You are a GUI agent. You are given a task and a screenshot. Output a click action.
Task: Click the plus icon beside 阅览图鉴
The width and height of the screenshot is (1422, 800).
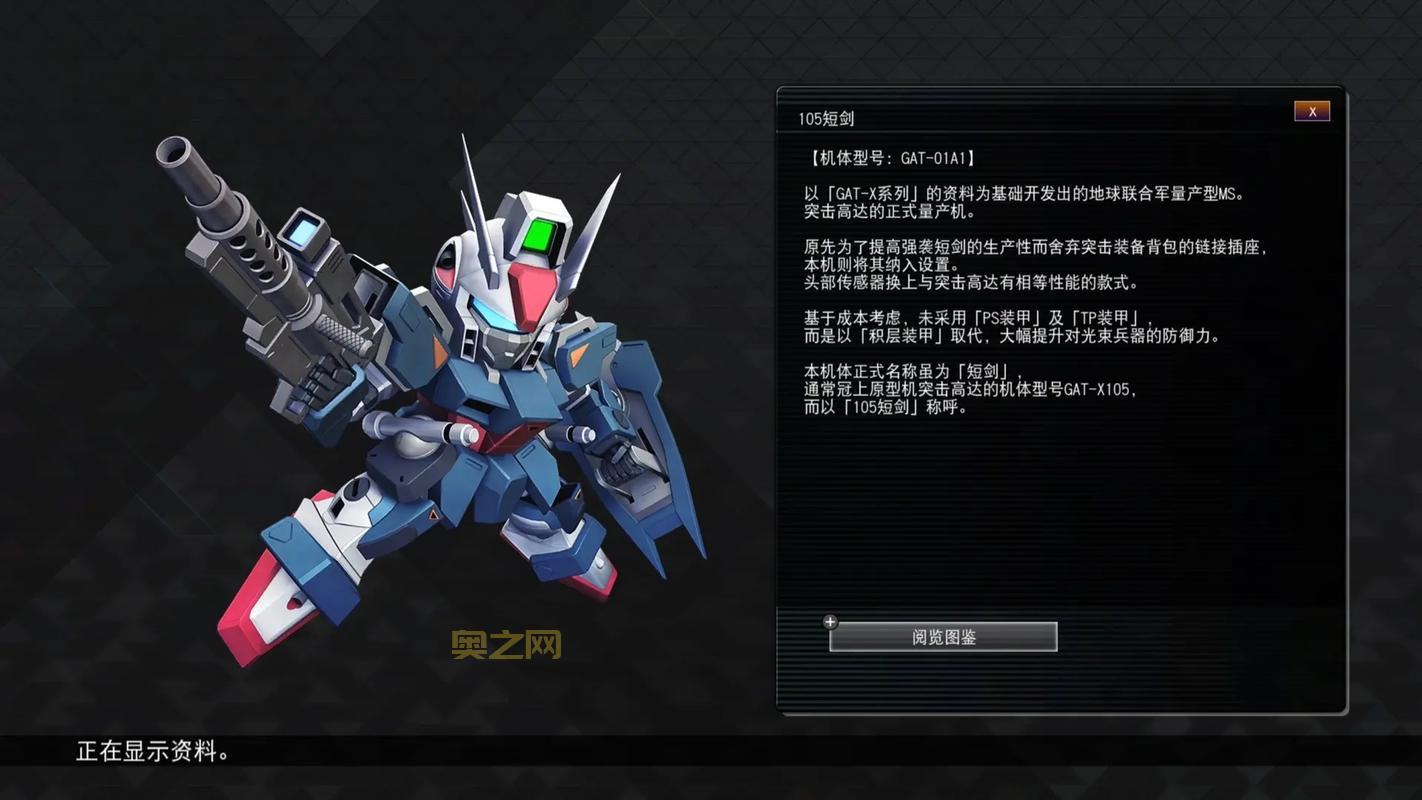coord(829,621)
